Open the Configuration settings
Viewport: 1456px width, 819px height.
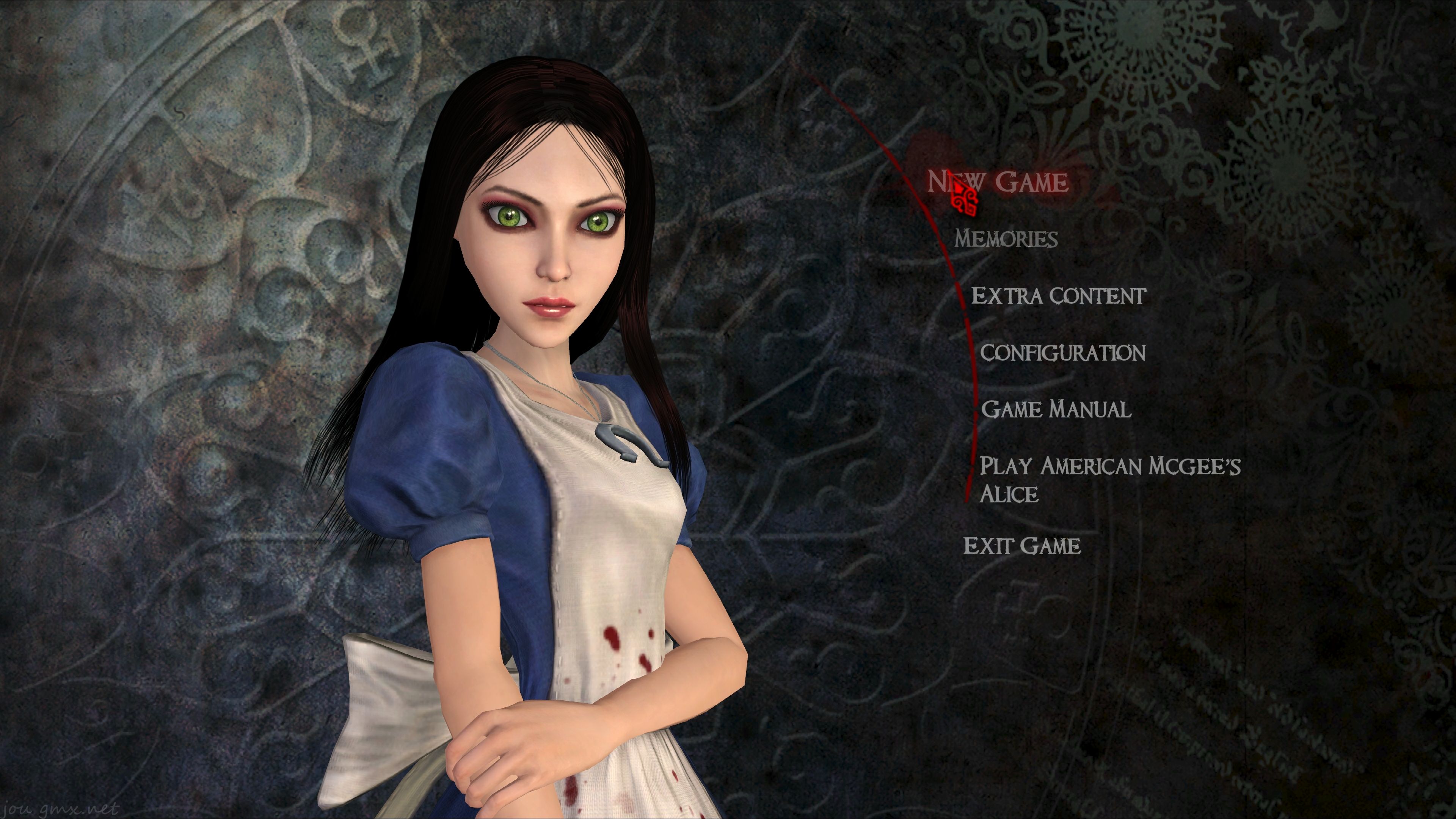pyautogui.click(x=1062, y=353)
